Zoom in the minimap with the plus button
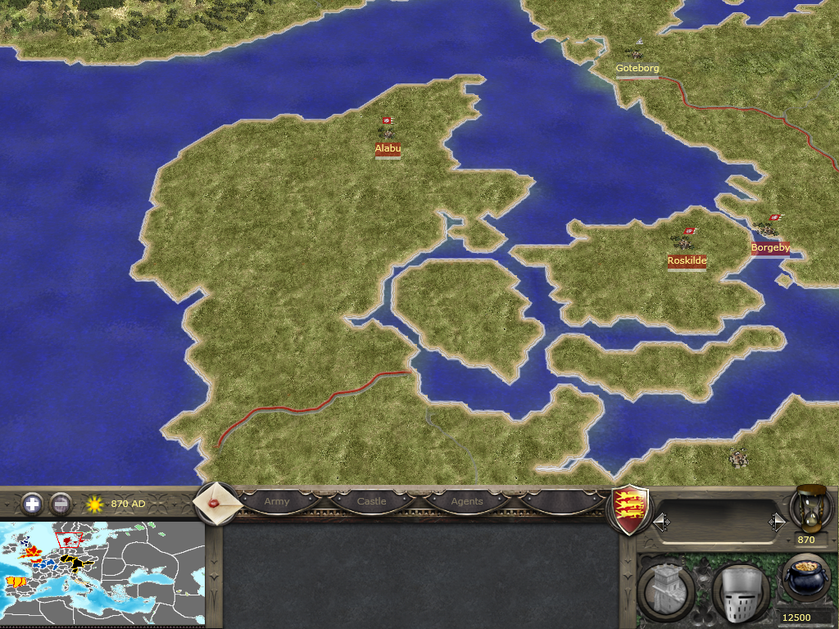Image resolution: width=839 pixels, height=629 pixels. (x=32, y=503)
